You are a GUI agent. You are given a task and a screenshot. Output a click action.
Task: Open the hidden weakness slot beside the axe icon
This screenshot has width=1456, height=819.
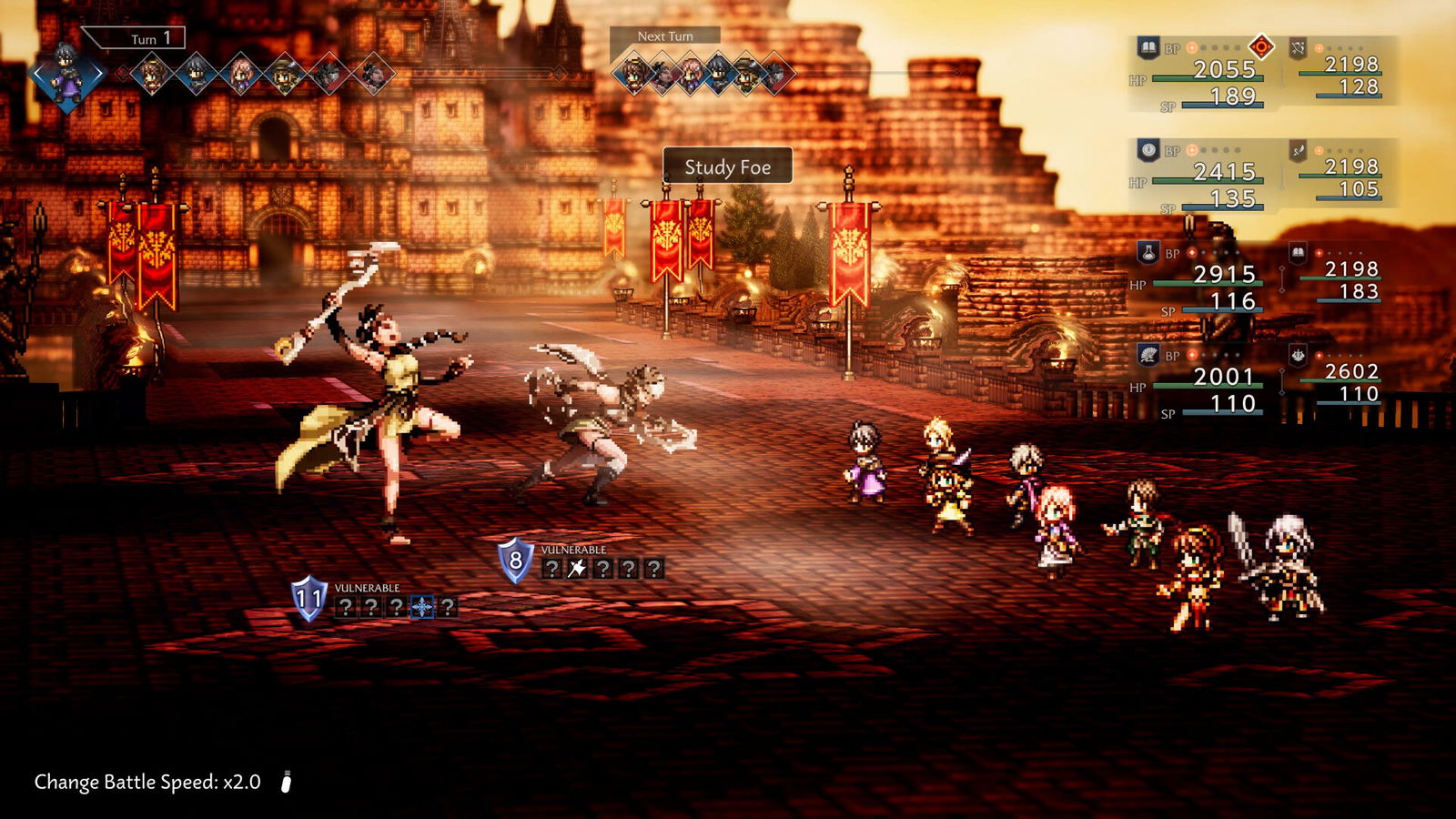(x=604, y=566)
